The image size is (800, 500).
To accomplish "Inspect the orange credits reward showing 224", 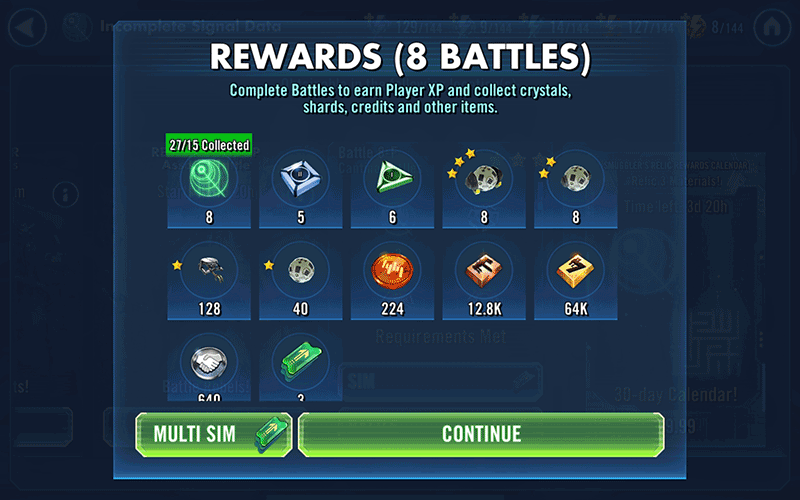I will coord(393,269).
